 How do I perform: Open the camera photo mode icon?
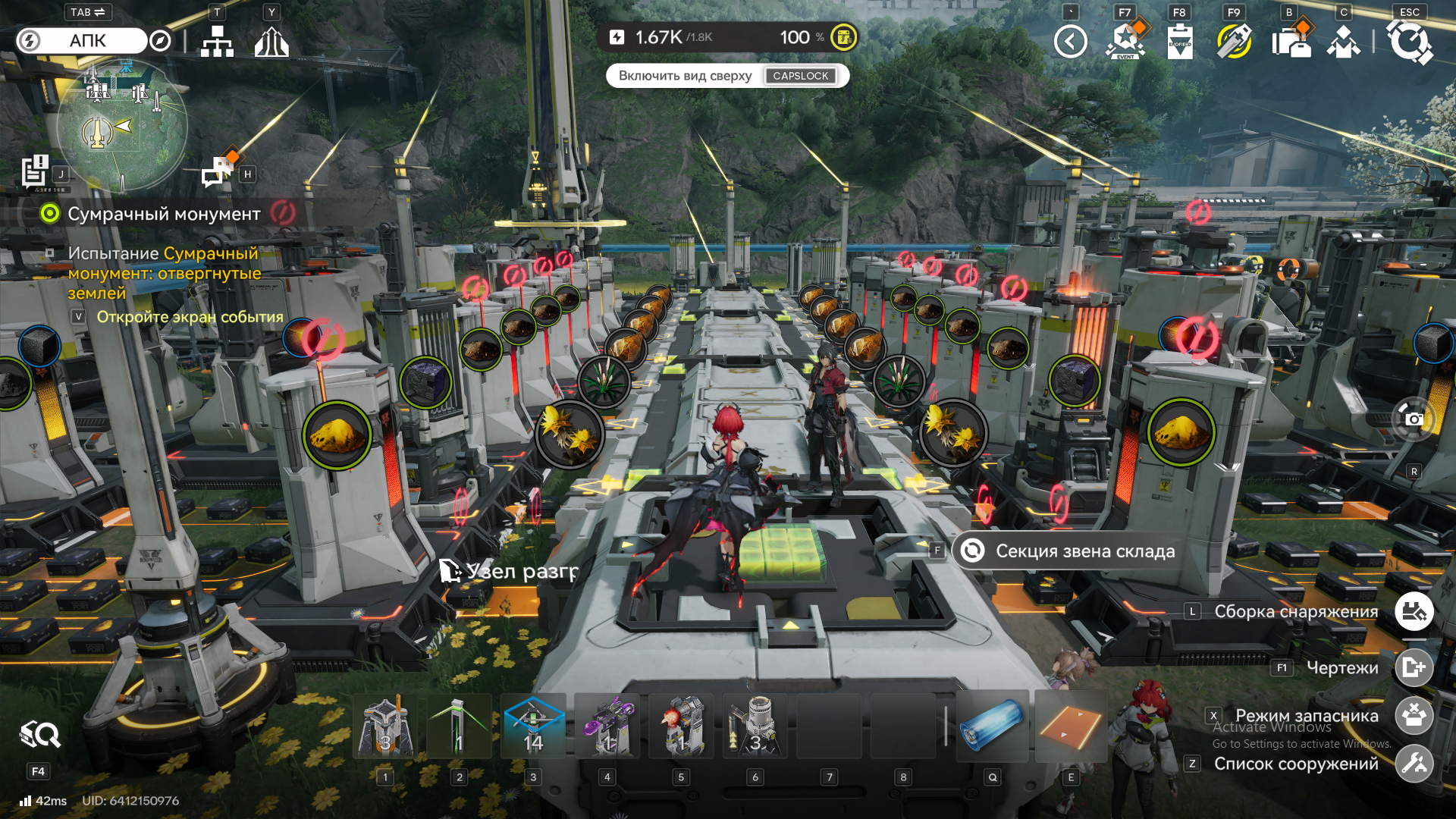pos(1414,419)
